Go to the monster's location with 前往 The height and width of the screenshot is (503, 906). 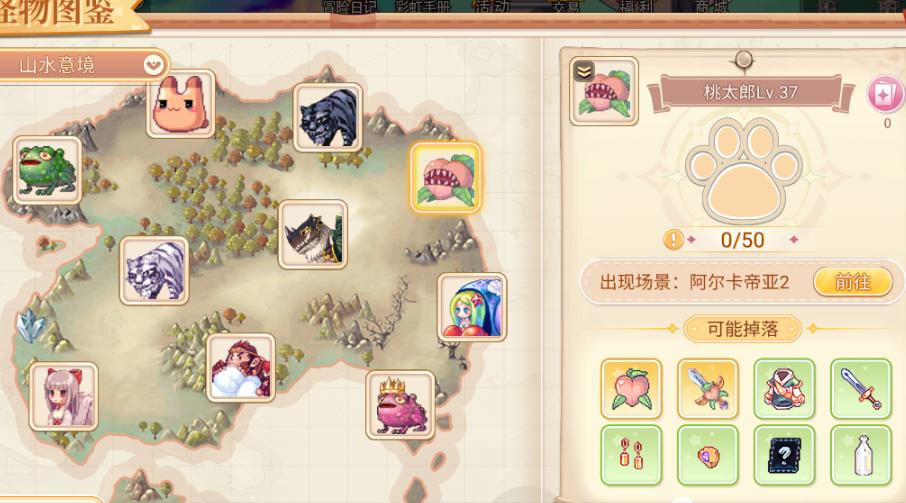coord(852,282)
